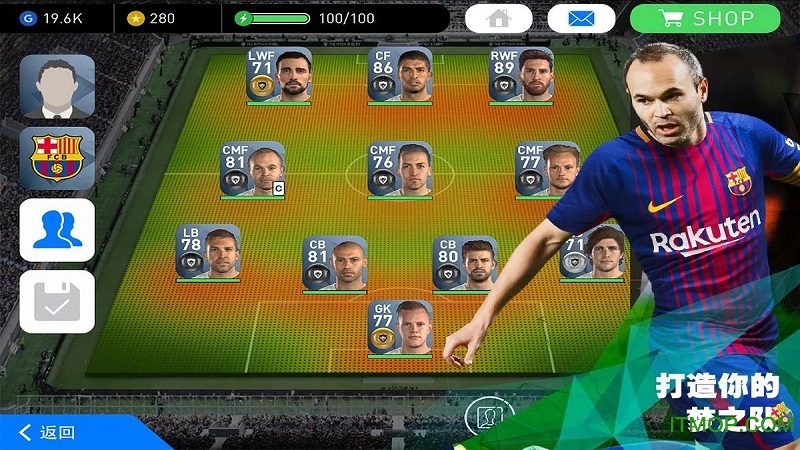Save the squad with the disk icon
800x450 pixels.
57,302
